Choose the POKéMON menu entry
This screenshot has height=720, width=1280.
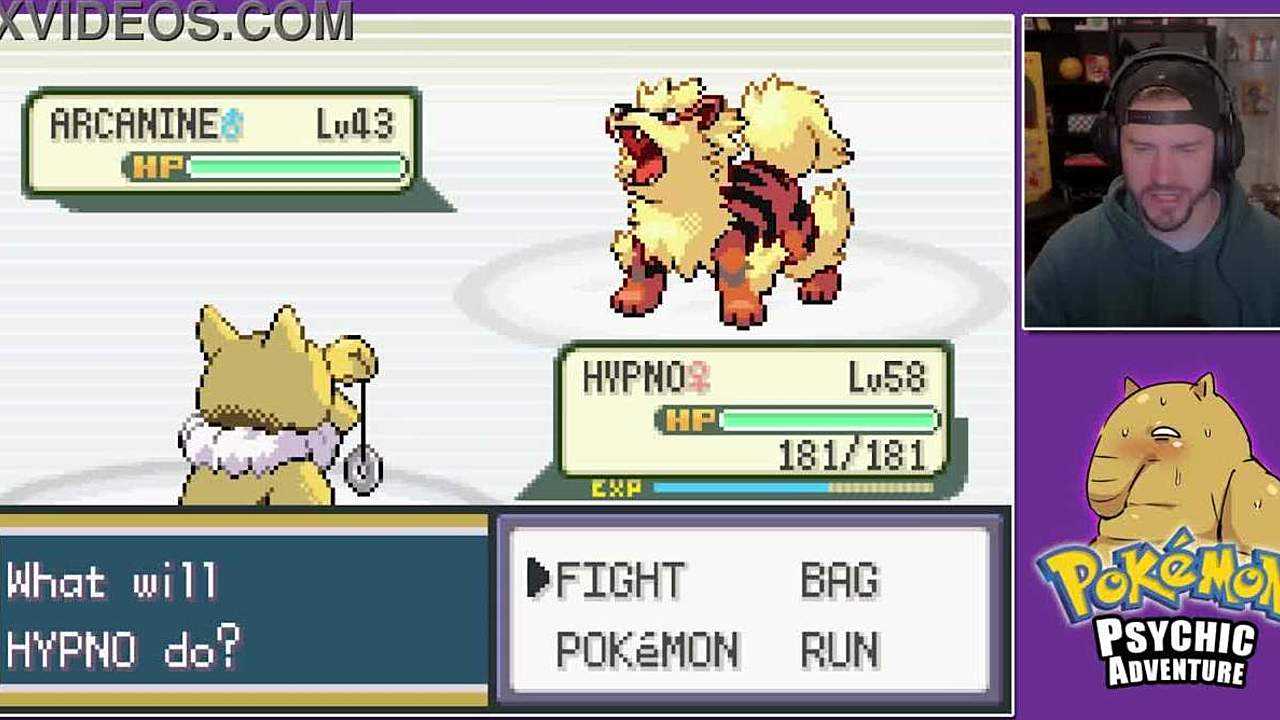[x=647, y=651]
